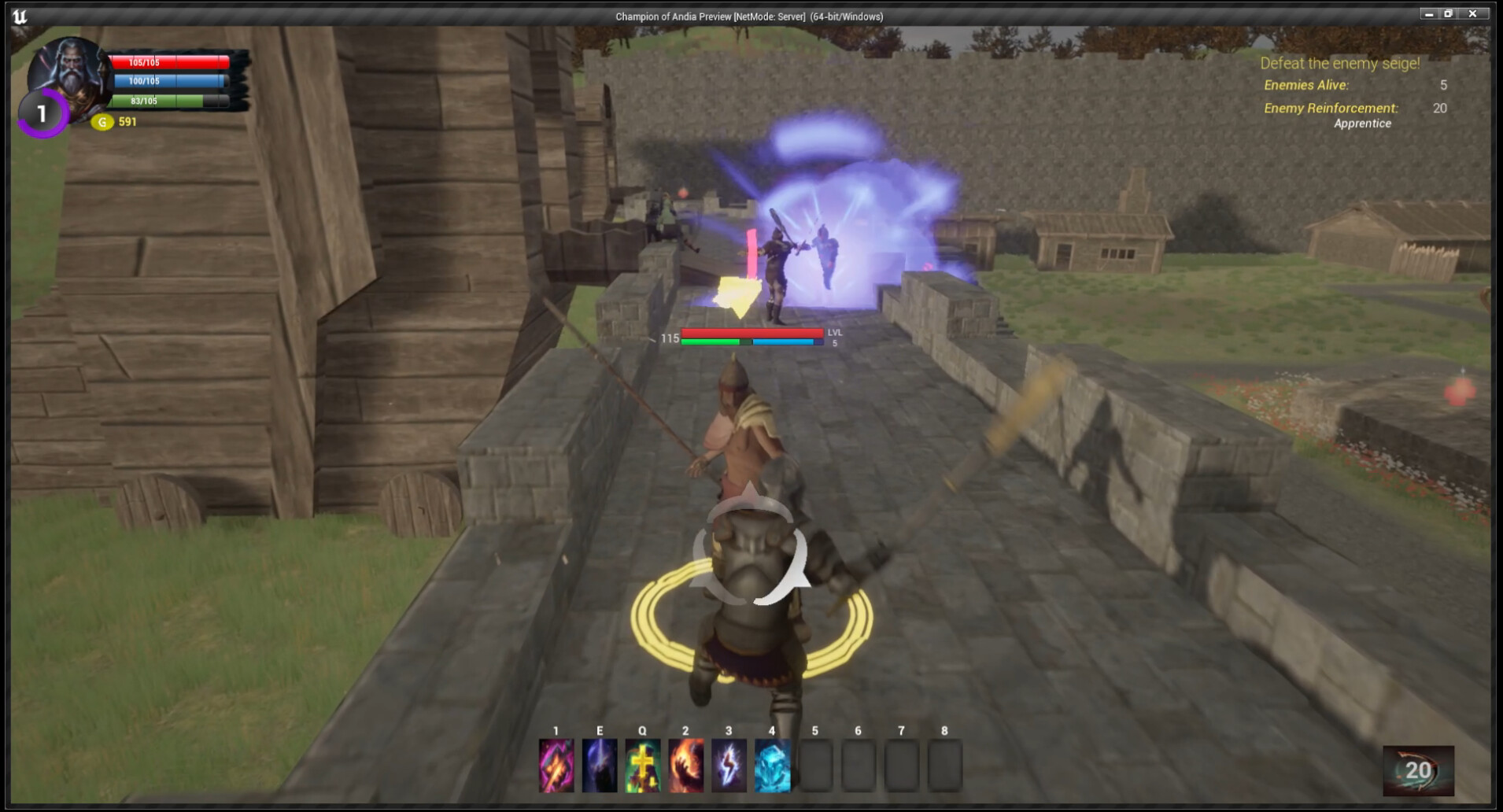
Task: Click the gold coin counter showing 591
Action: [x=116, y=122]
